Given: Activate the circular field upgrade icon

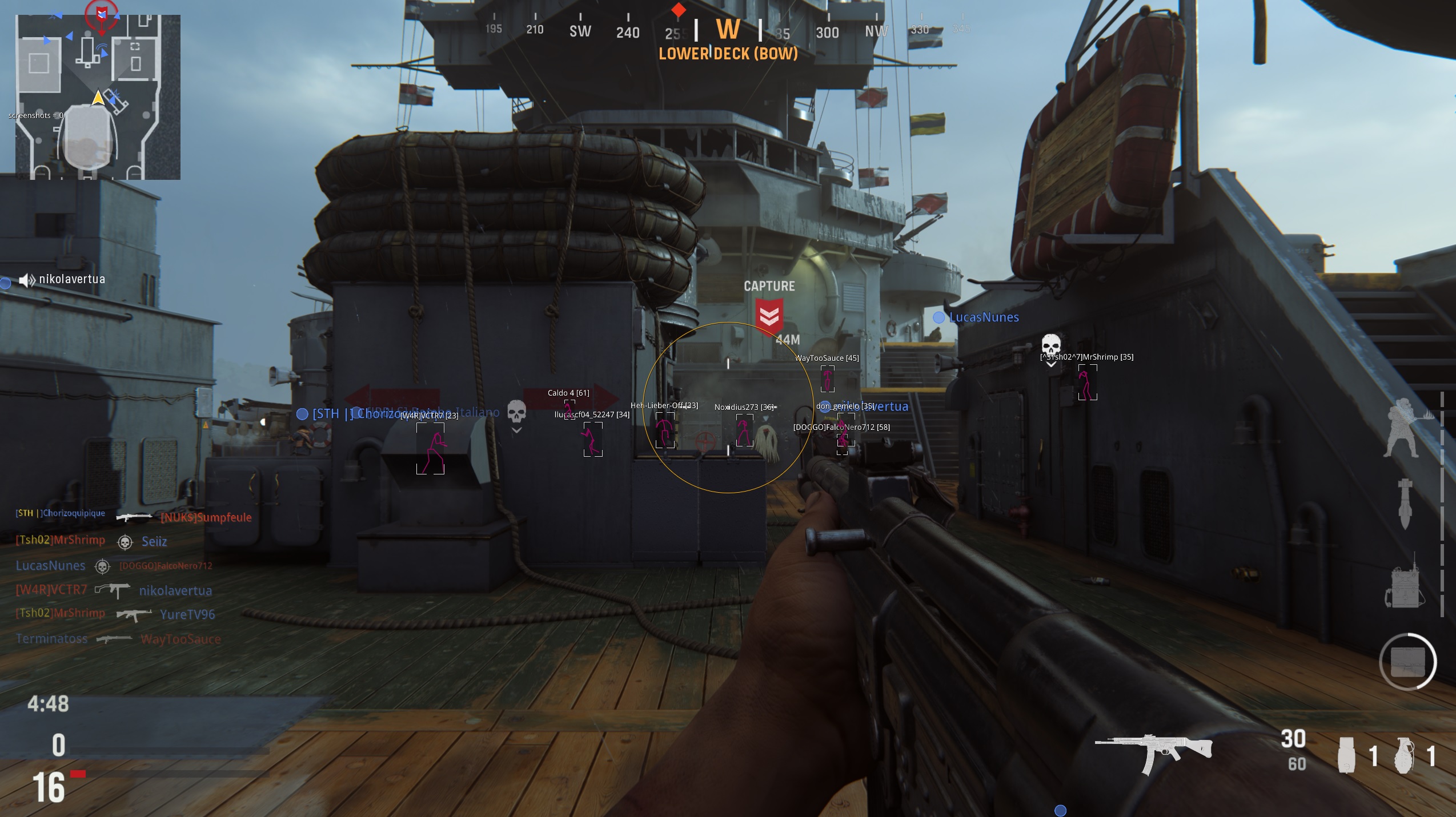Looking at the screenshot, I should pyautogui.click(x=1407, y=662).
